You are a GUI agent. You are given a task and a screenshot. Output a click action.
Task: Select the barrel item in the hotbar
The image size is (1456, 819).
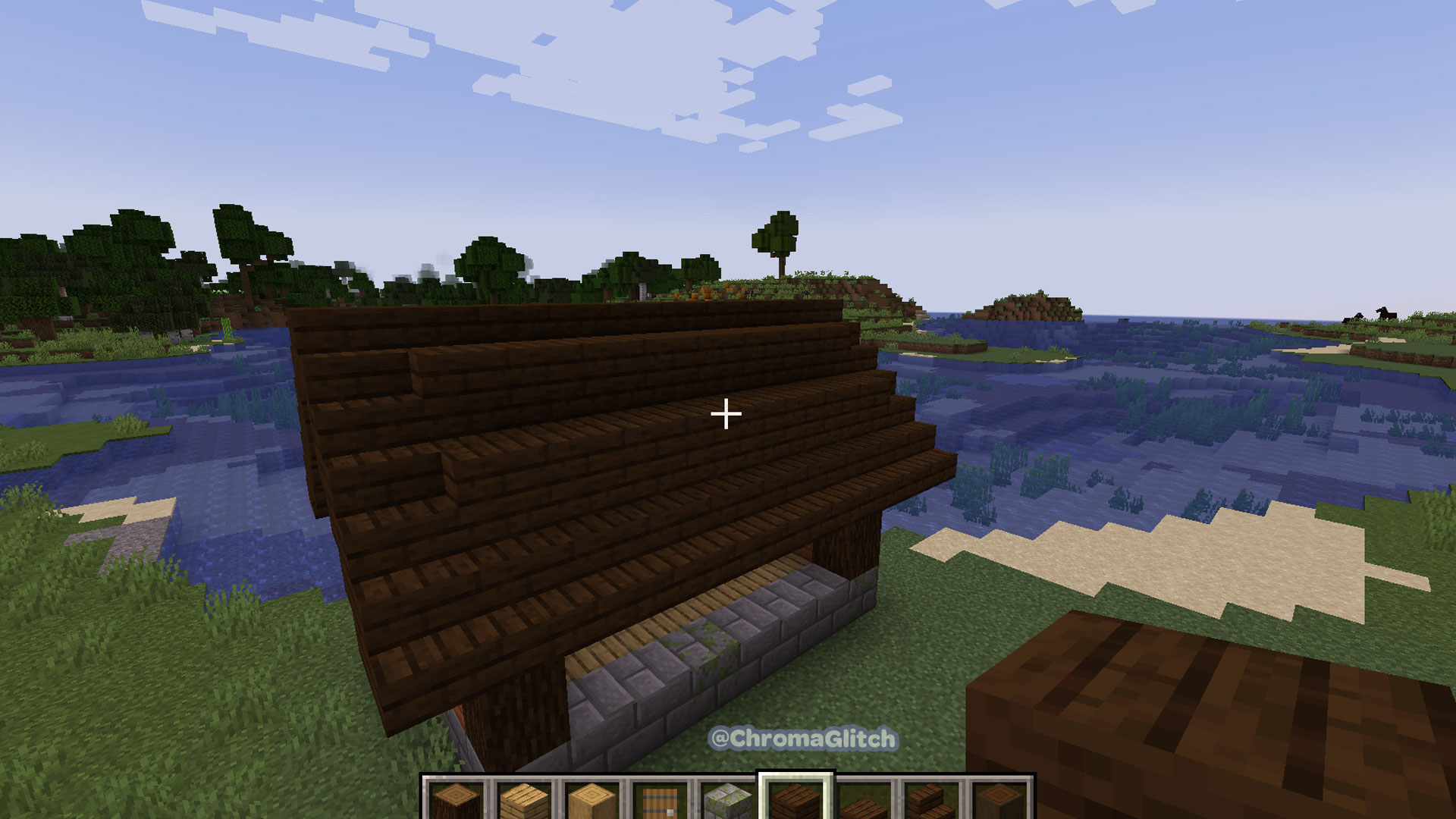click(661, 802)
